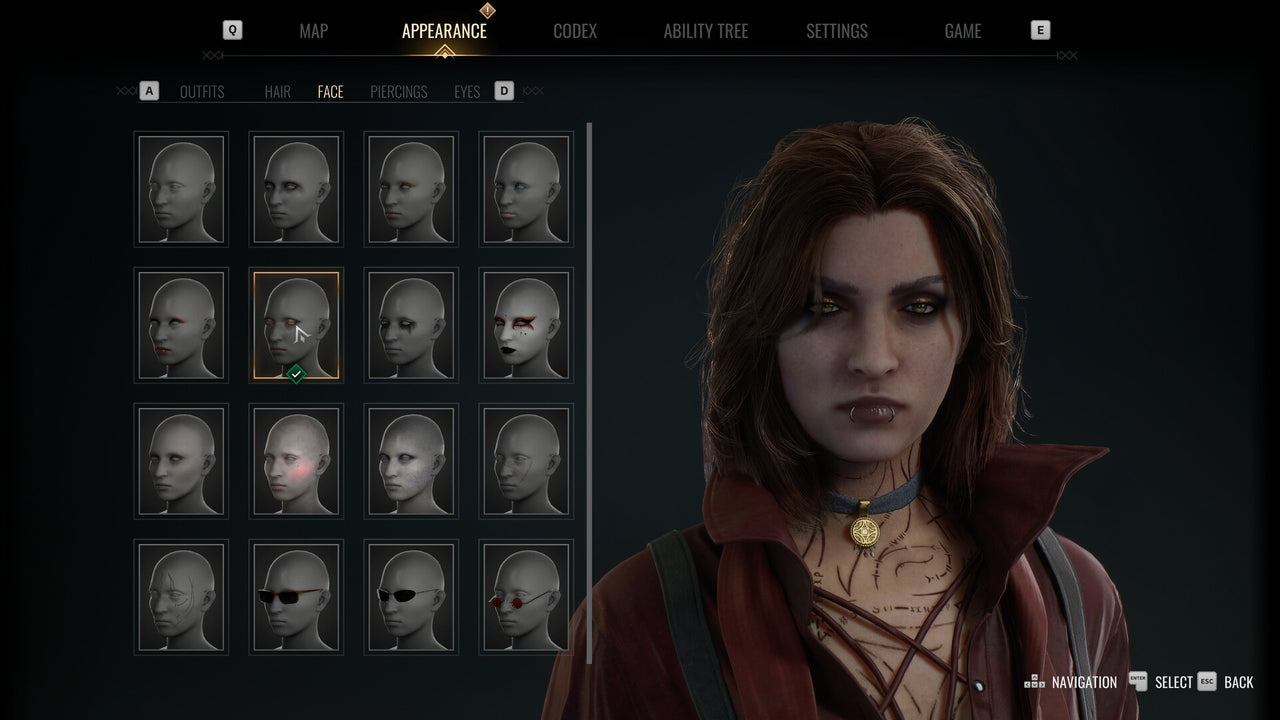Switch to the Codex tab
Viewport: 1280px width, 720px height.
(x=575, y=31)
